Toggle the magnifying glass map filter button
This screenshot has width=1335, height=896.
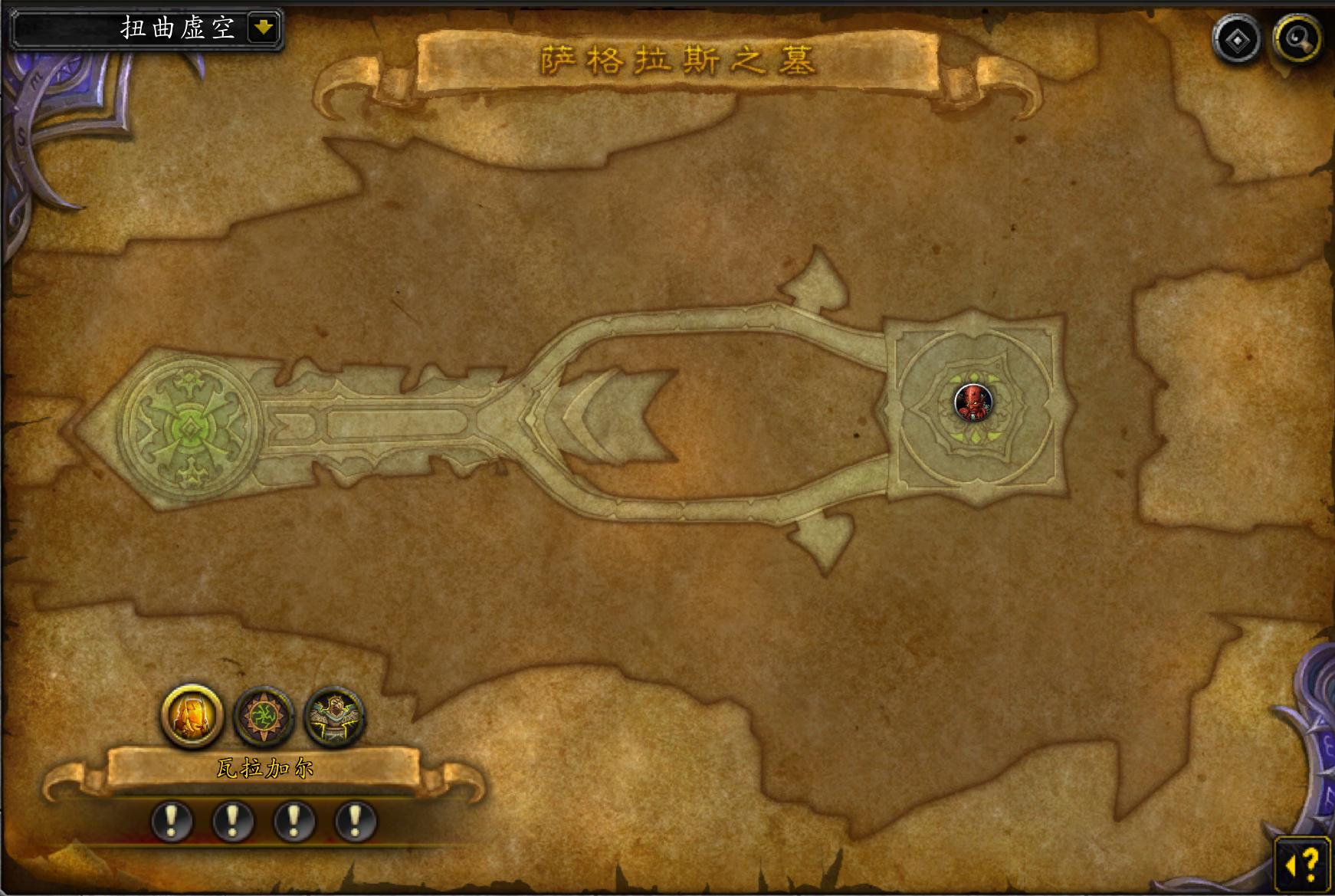coord(1297,38)
